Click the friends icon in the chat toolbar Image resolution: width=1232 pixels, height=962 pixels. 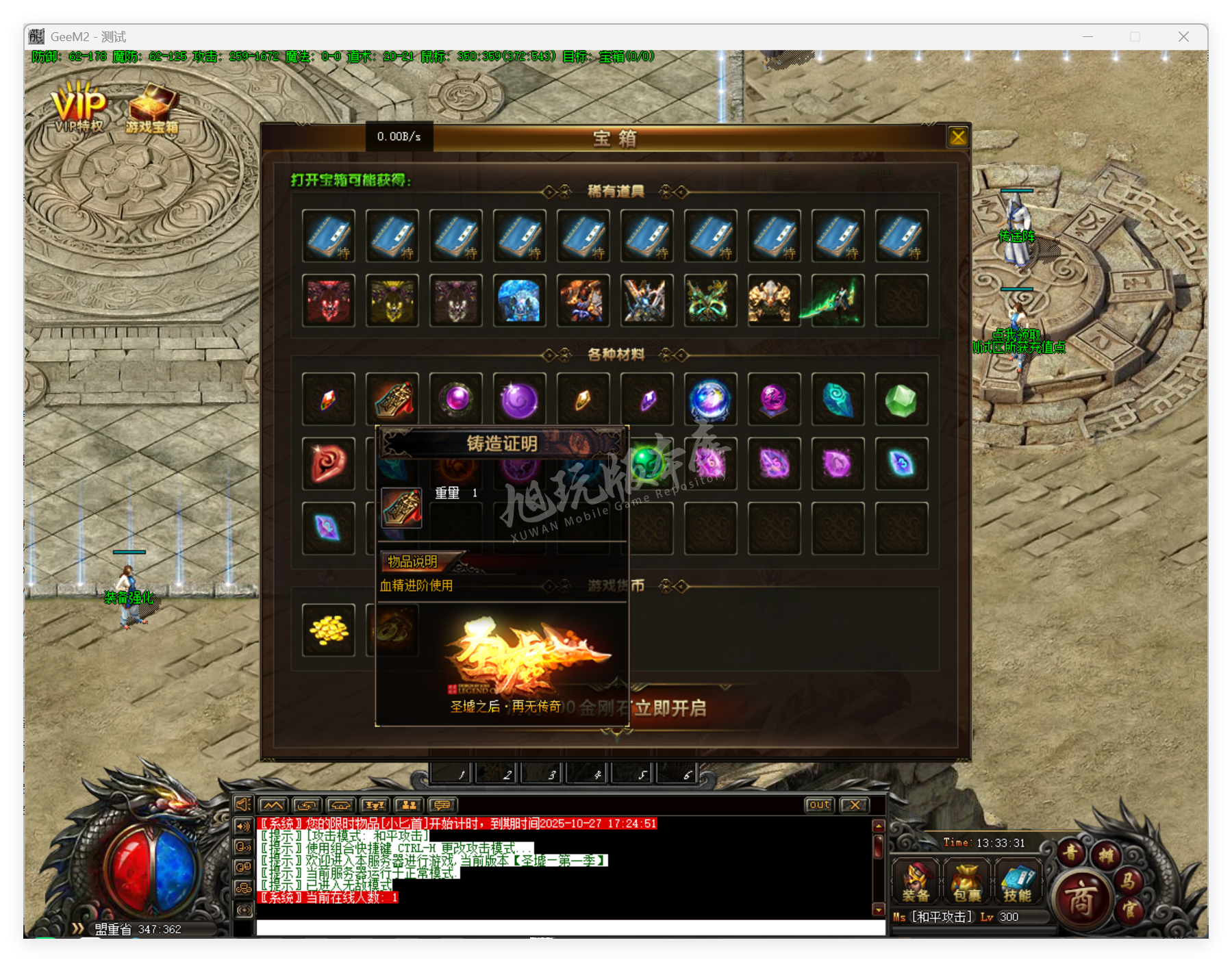408,805
